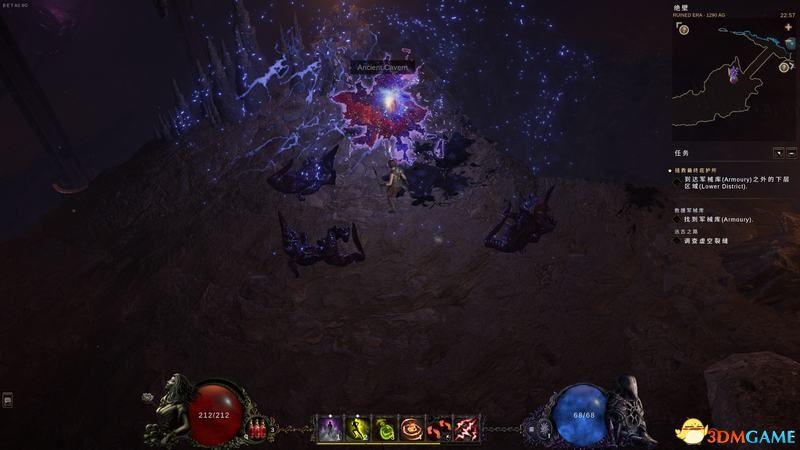
Task: Click the Ancient Cavern portal label
Action: click(382, 67)
